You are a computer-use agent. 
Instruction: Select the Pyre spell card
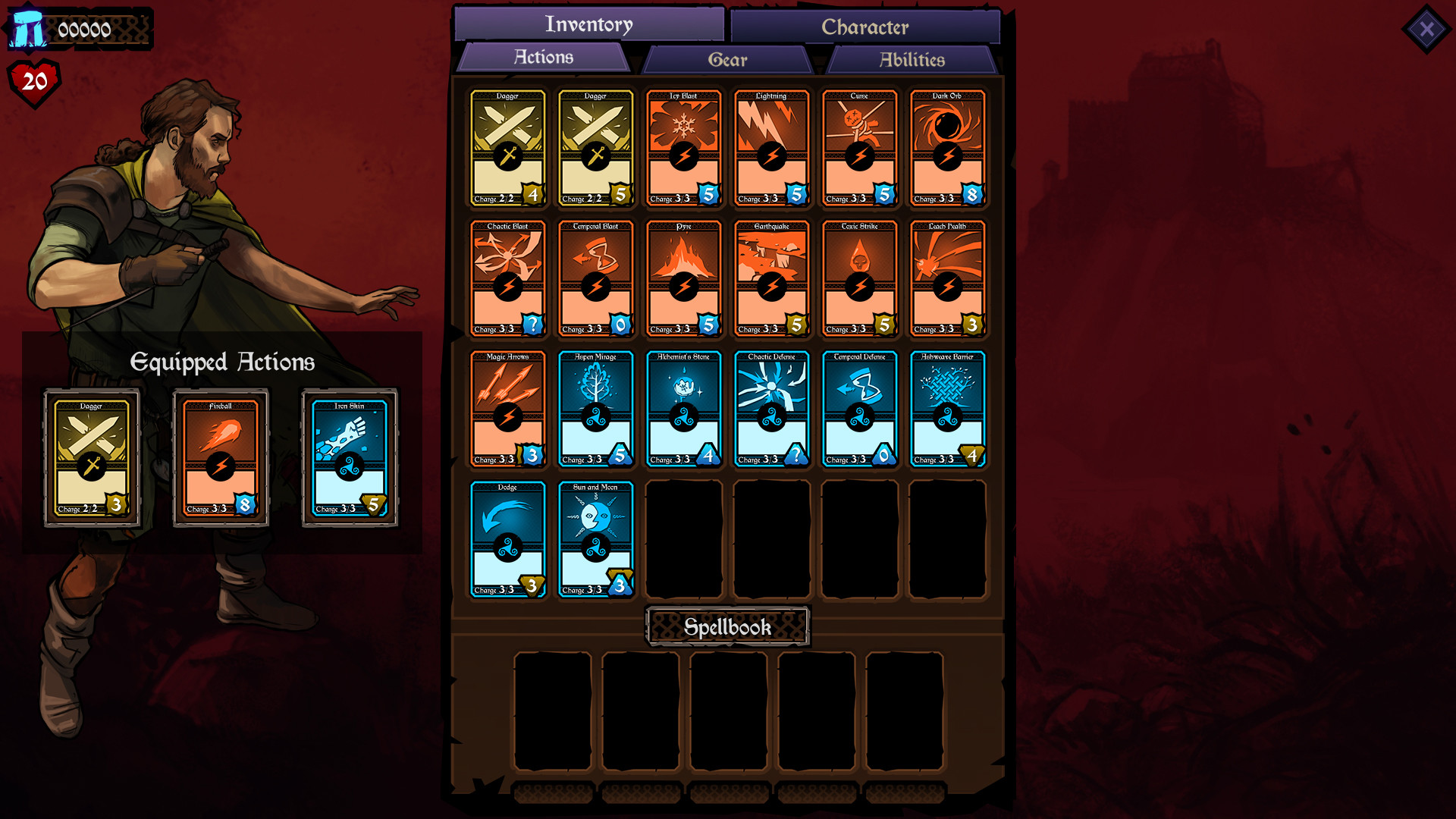[682, 278]
